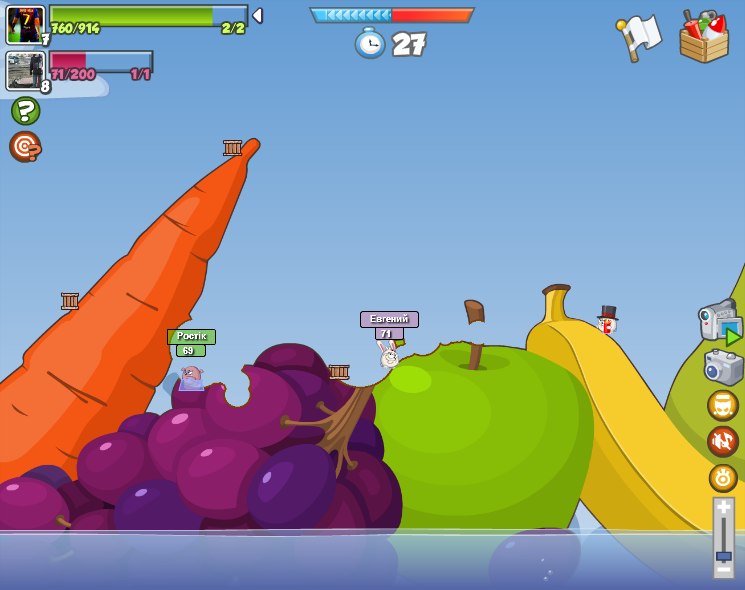Collapse the team health panel arrow
This screenshot has height=590, width=745.
[257, 15]
